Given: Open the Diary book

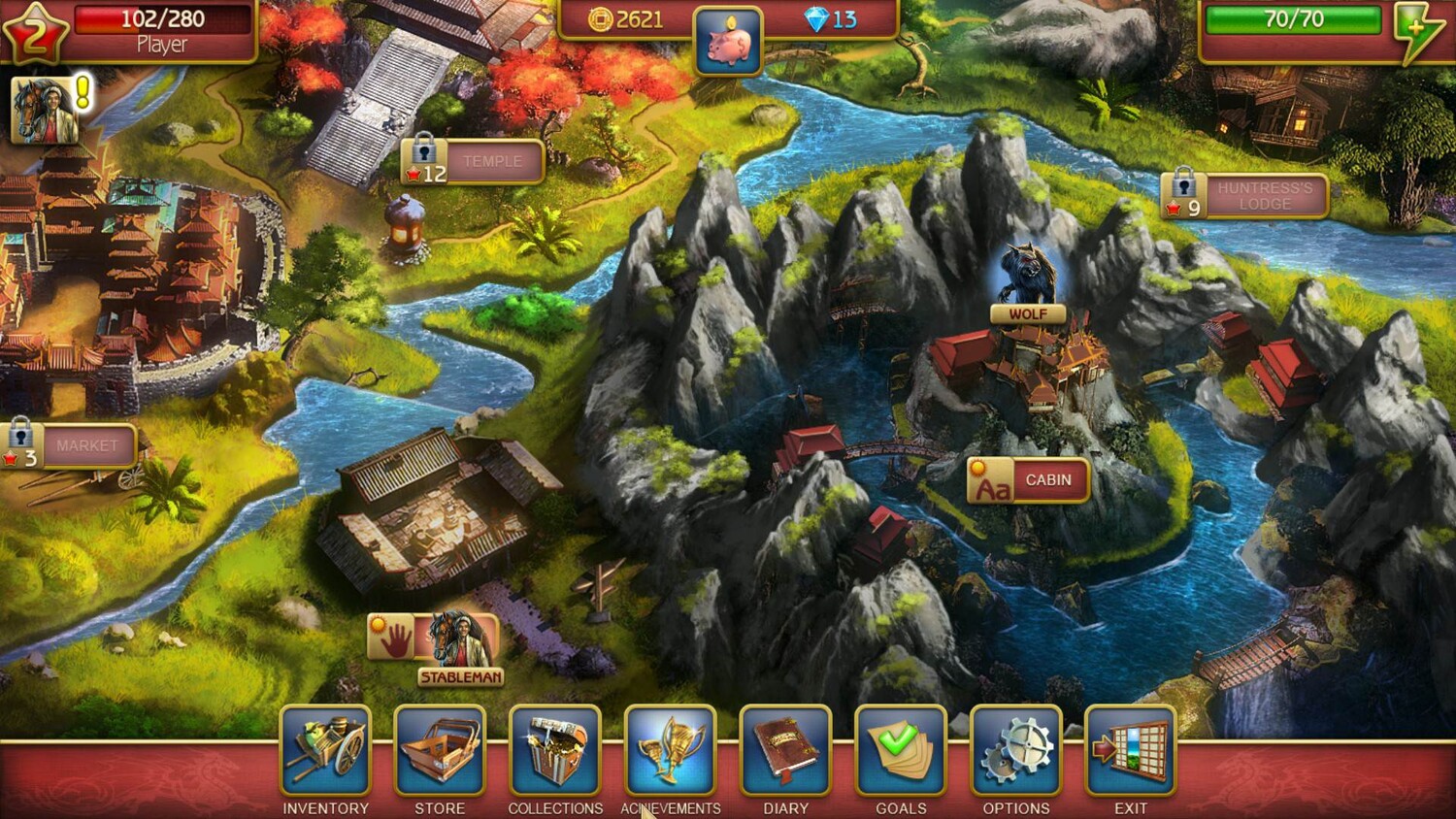Looking at the screenshot, I should coord(785,751).
